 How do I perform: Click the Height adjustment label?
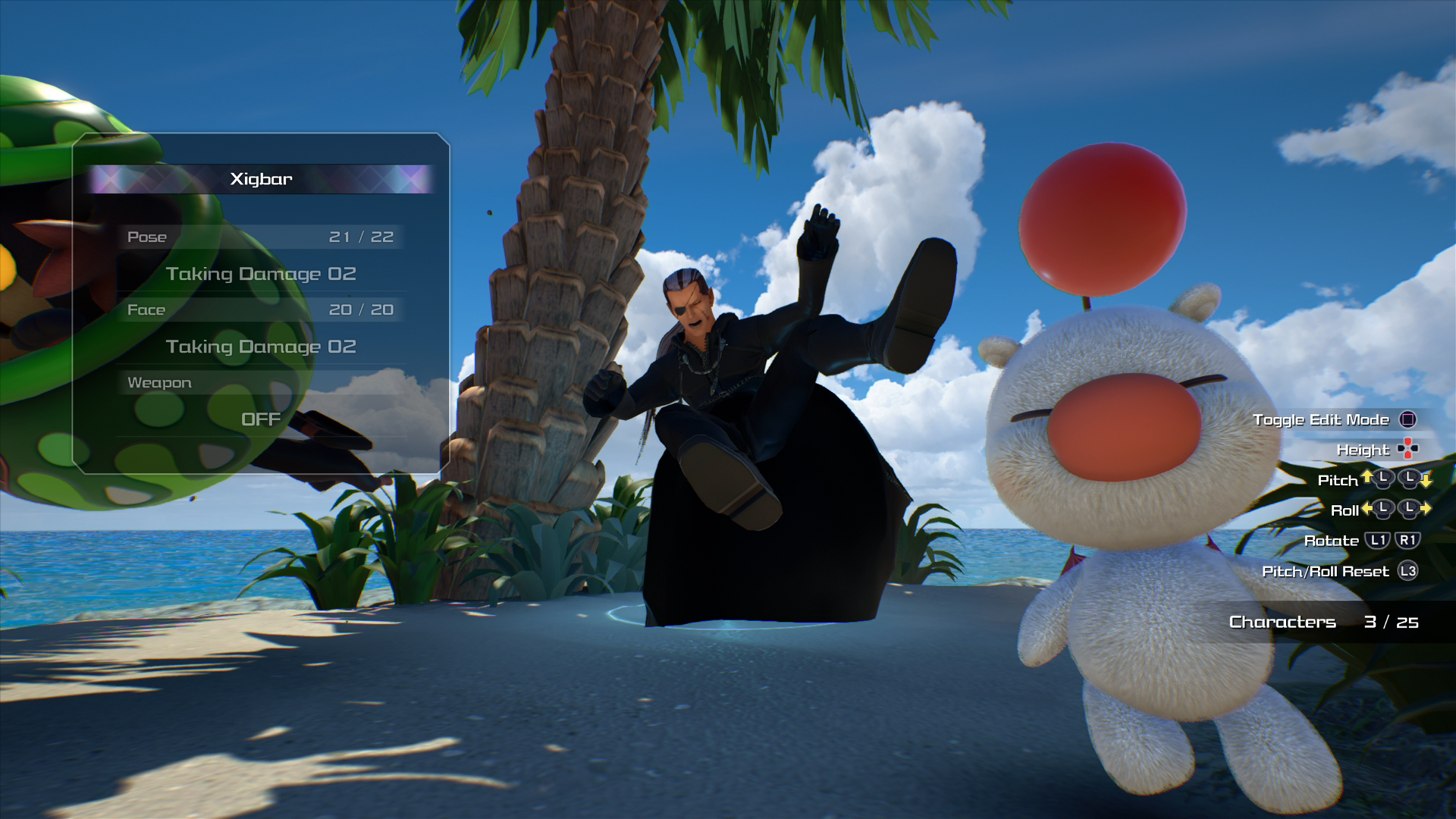1363,450
